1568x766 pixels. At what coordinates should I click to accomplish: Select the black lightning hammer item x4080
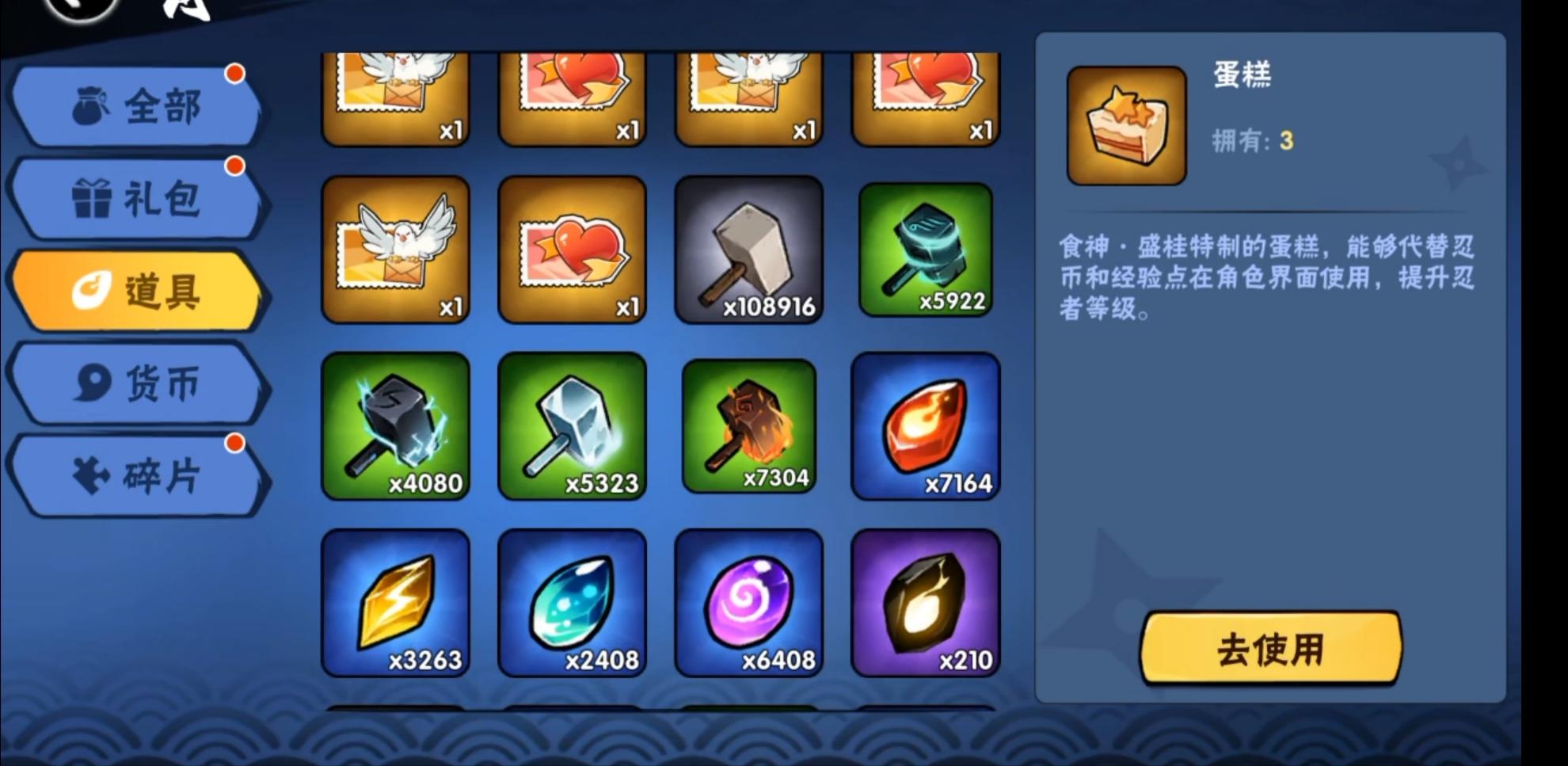396,426
